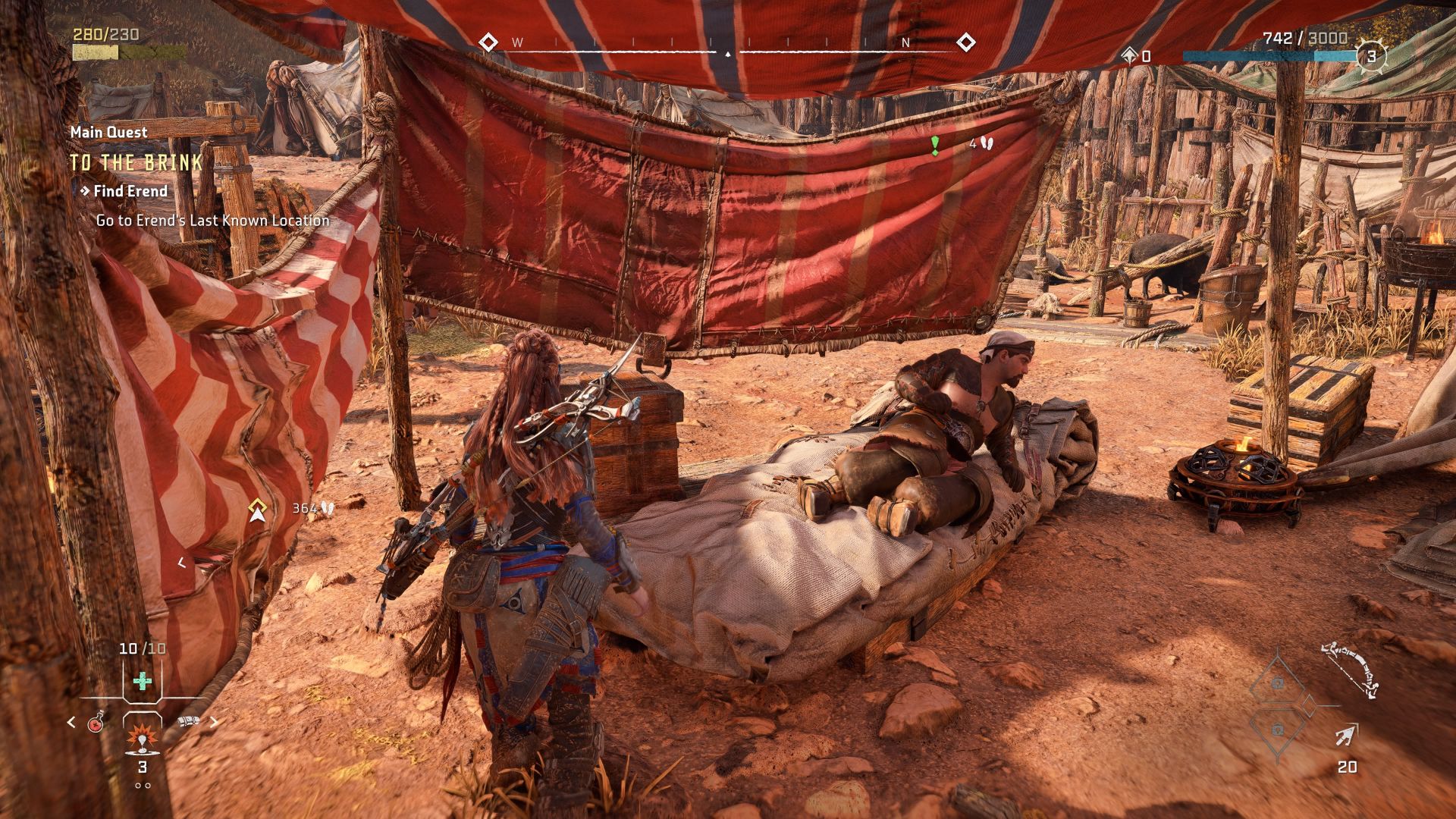Toggle the upper lock diamond on the weapon wheel
The image size is (1456, 819).
click(x=1278, y=682)
